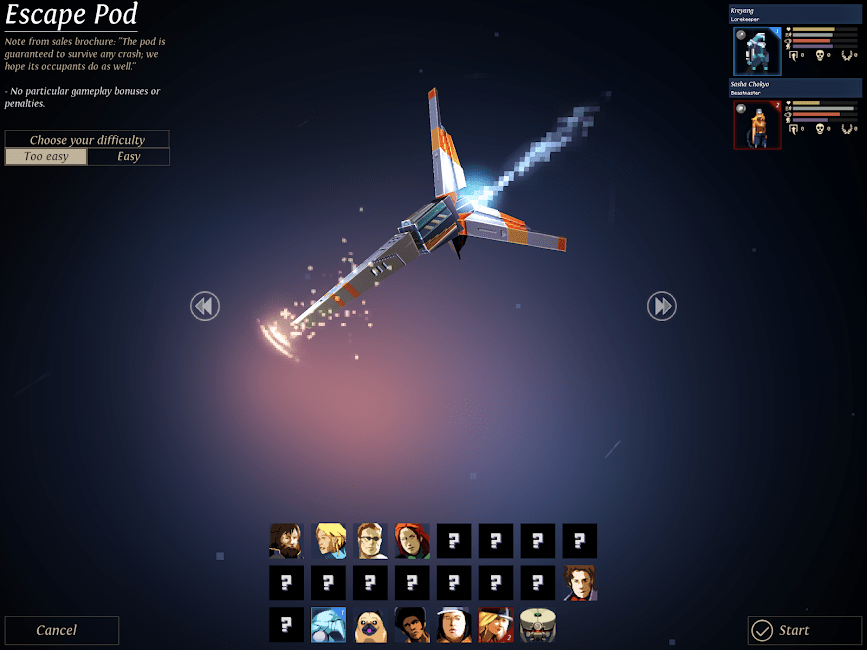
Task: Show the next ship with right arrow
Action: (x=662, y=306)
